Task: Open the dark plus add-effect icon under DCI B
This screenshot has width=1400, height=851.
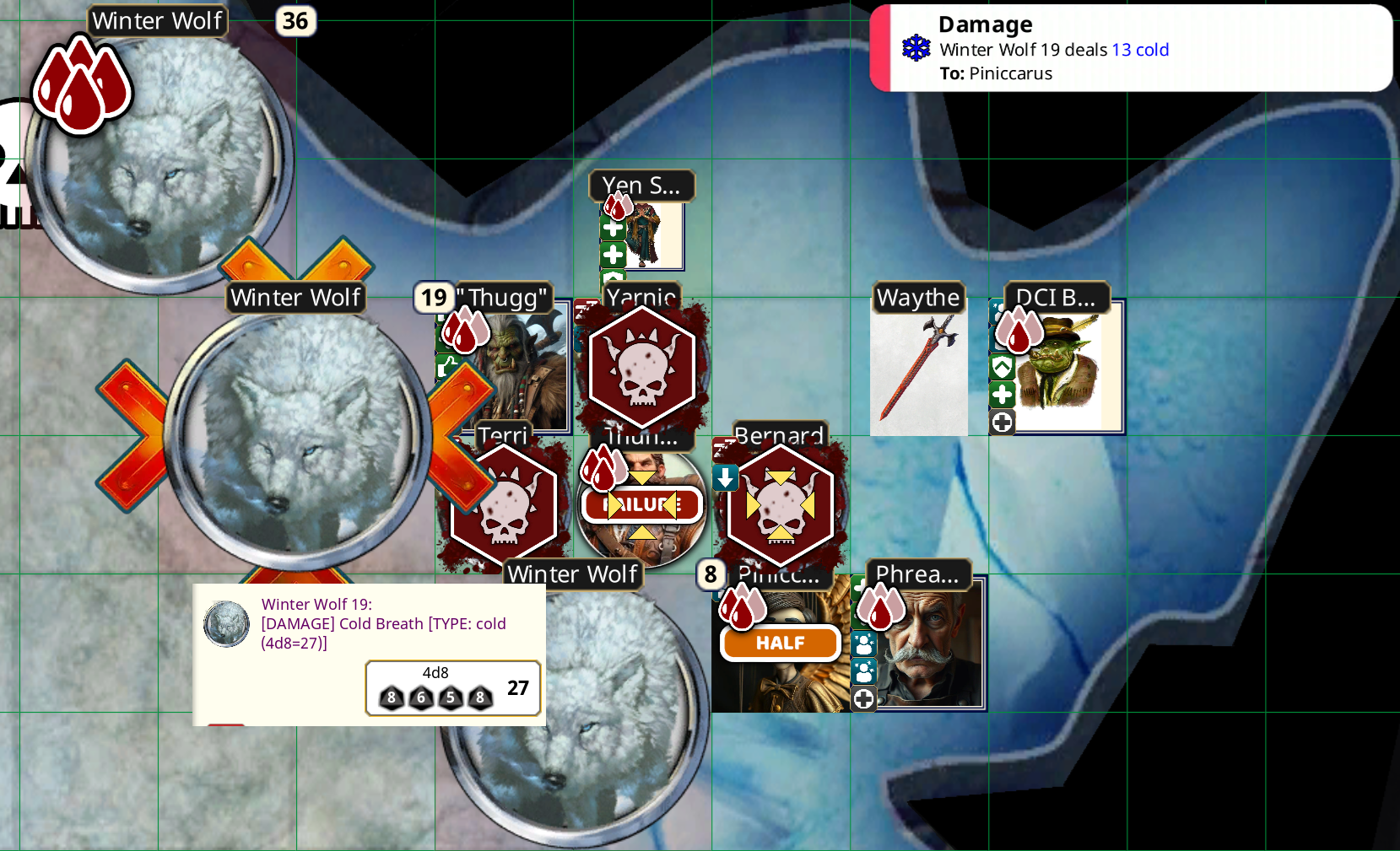Action: [1003, 423]
